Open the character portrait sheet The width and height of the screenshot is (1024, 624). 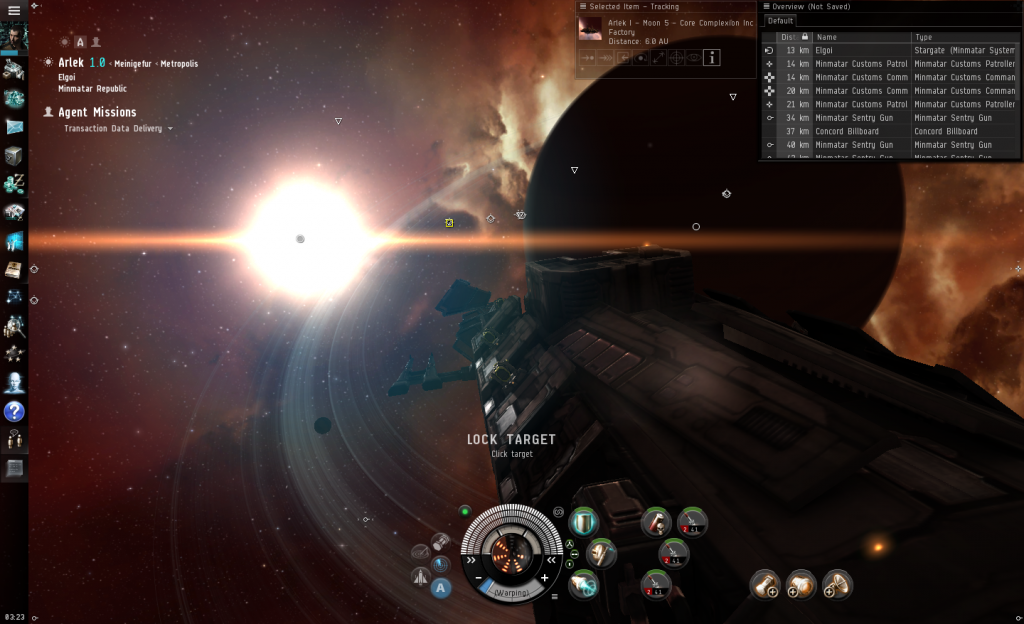pos(14,38)
